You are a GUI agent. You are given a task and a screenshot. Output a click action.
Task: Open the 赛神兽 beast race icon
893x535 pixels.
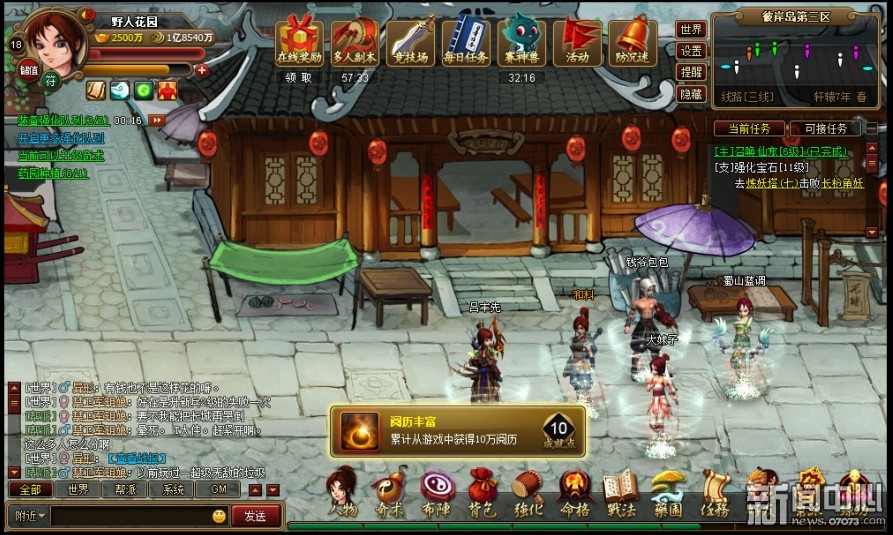pyautogui.click(x=520, y=41)
